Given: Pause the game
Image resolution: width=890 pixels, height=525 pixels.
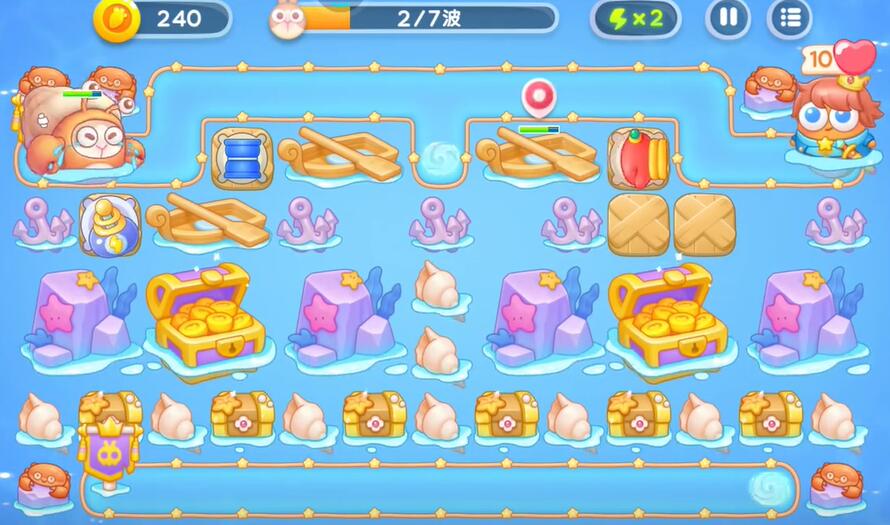Looking at the screenshot, I should tap(728, 19).
